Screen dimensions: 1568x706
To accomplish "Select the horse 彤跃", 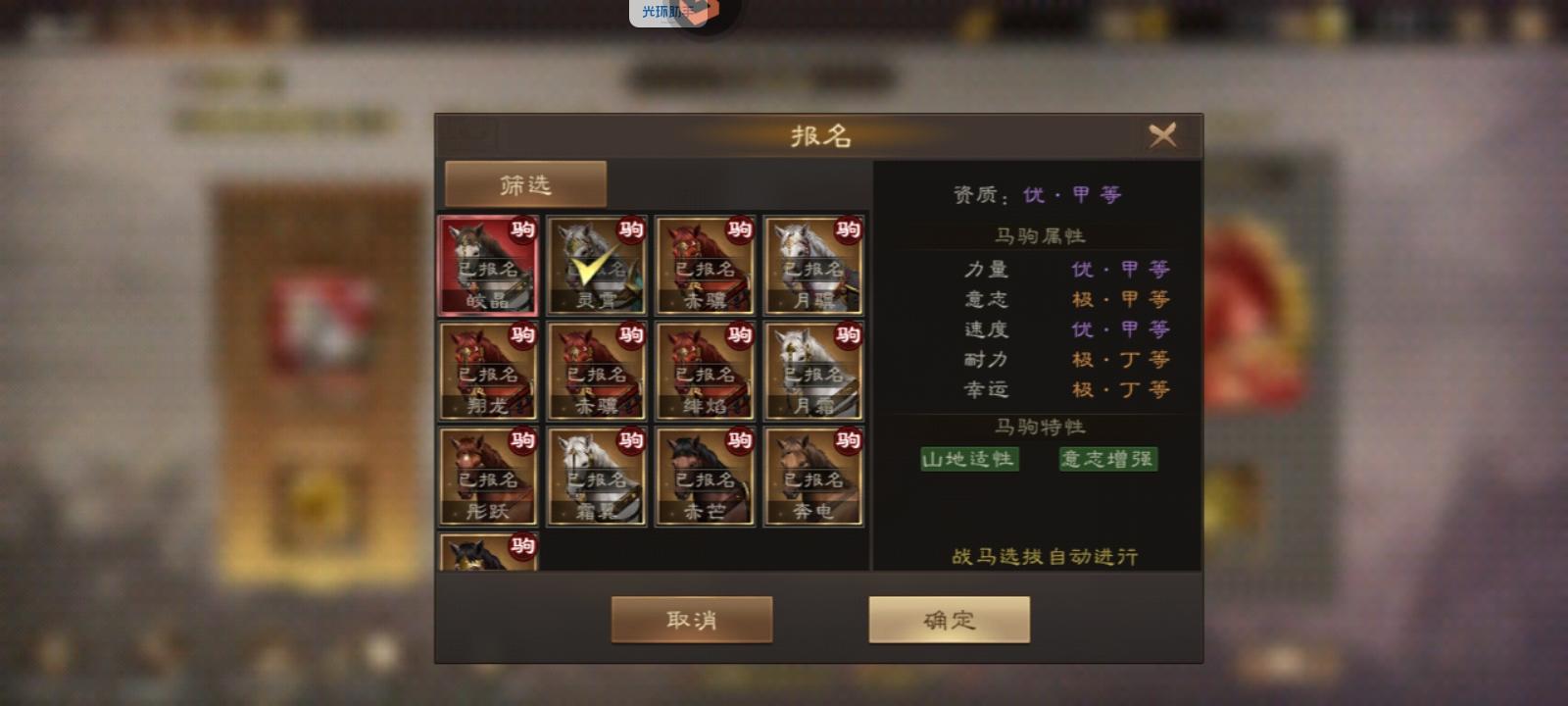I will coord(487,478).
